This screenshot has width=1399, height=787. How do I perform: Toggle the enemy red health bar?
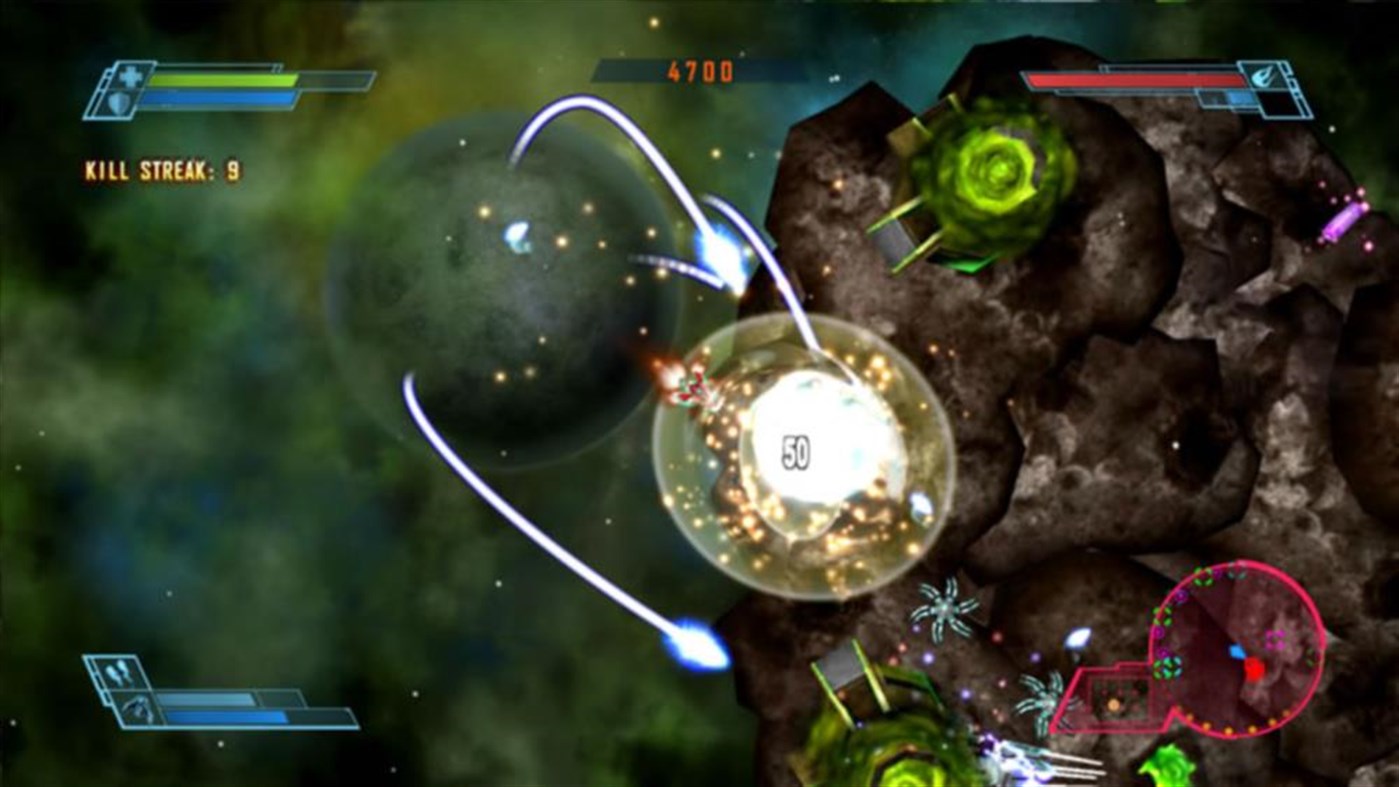point(1135,79)
